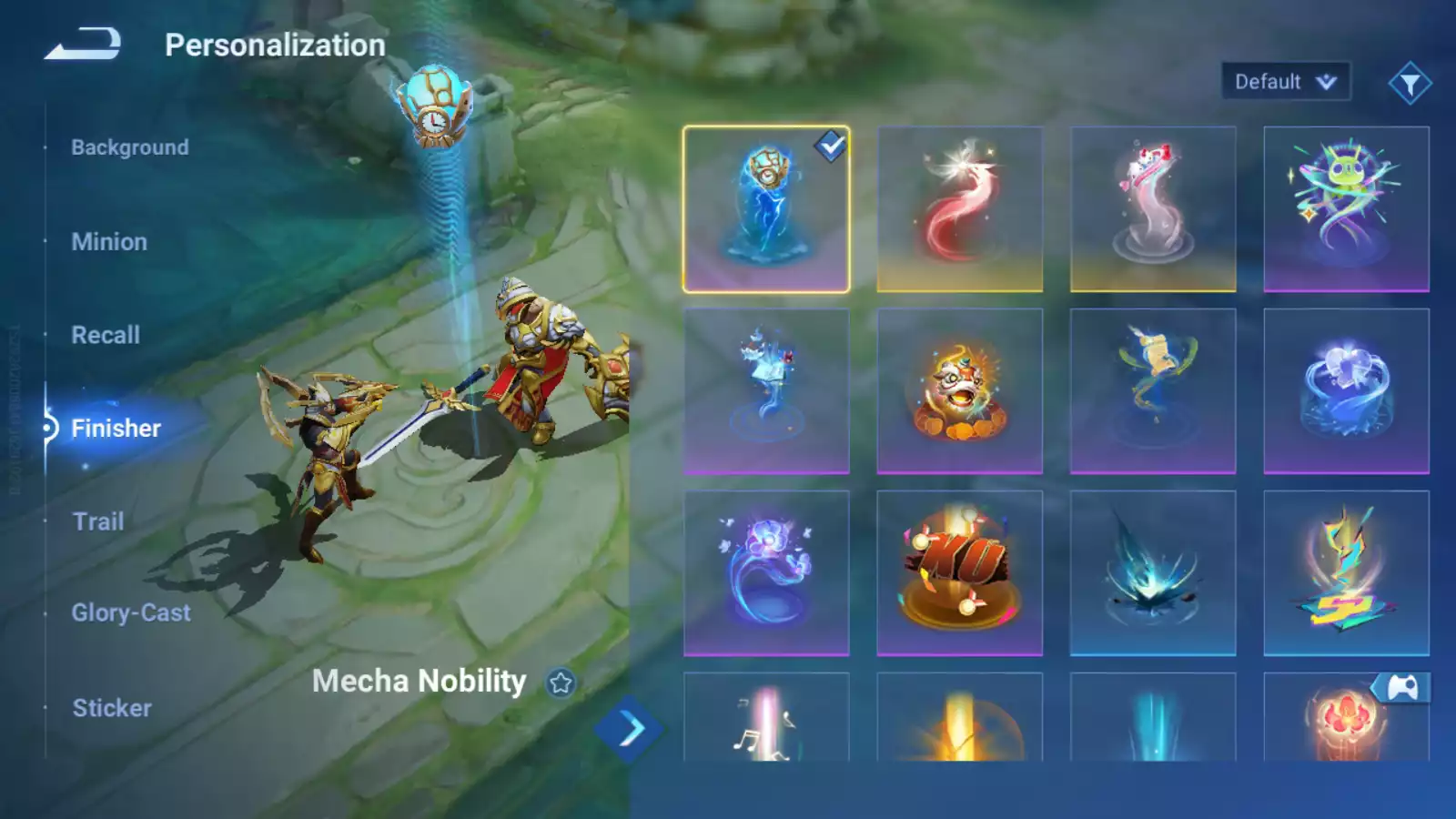Screen dimensions: 1456x819
Task: Pick the lion dance head finisher
Action: (x=959, y=391)
